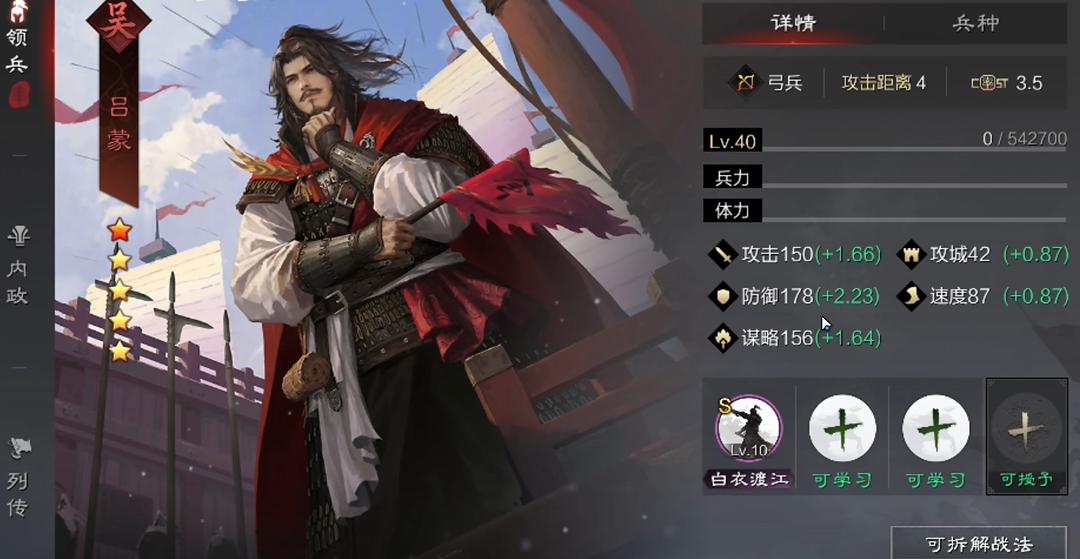Switch to the 详情 details tab
Screen dimensions: 1080x559
793,23
